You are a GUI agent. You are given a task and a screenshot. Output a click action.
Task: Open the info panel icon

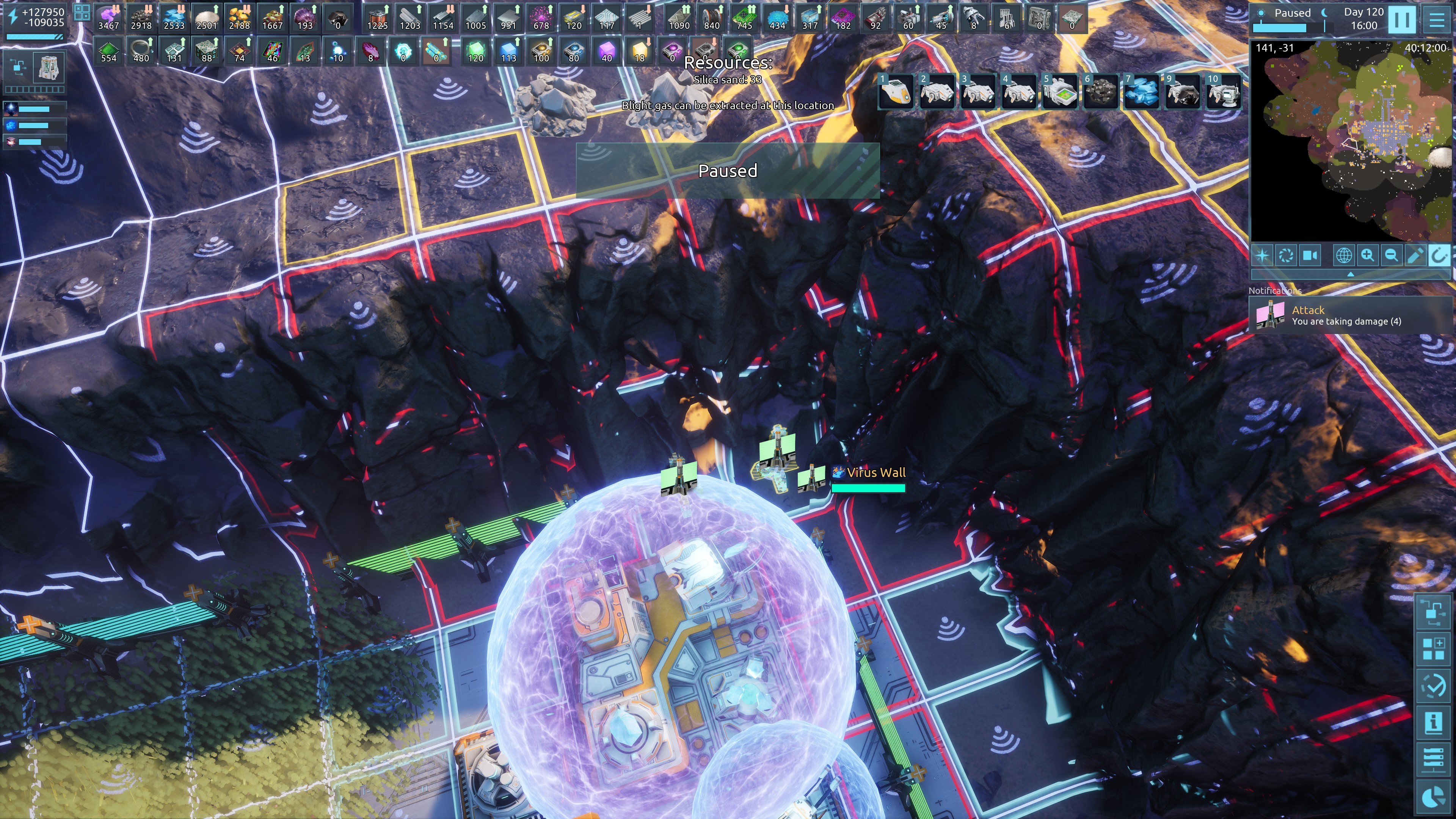[x=1433, y=723]
